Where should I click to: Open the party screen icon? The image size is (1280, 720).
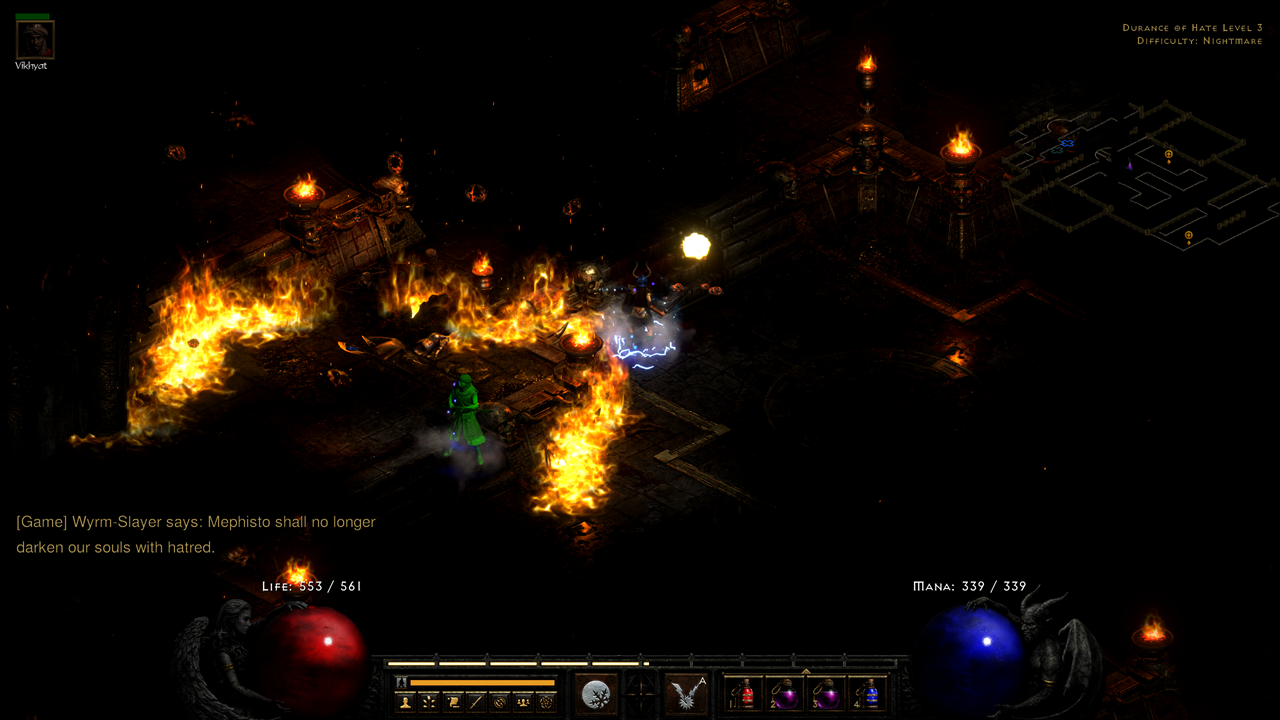coord(523,700)
